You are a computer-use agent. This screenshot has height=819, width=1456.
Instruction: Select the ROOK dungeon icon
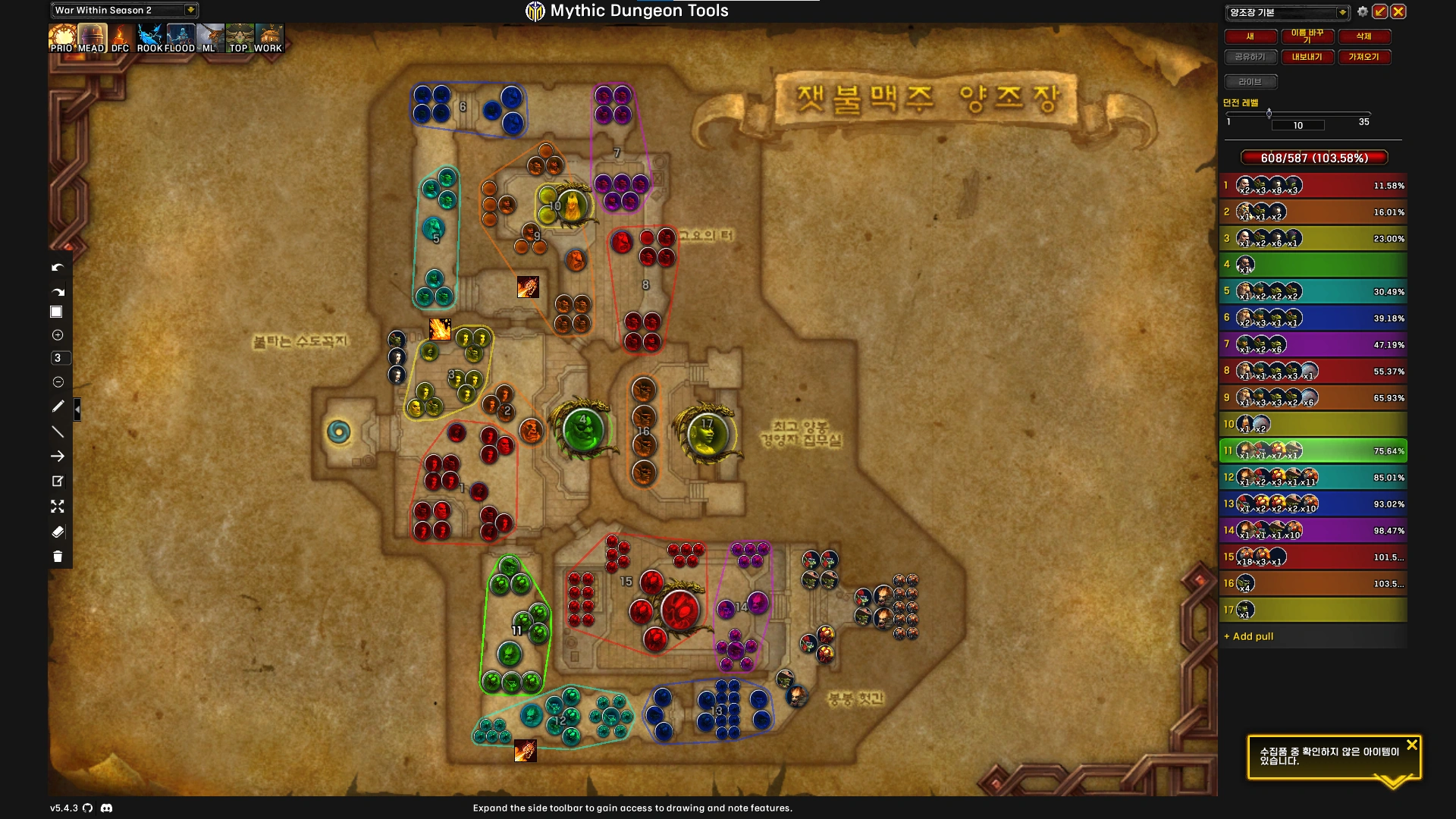coord(149,37)
